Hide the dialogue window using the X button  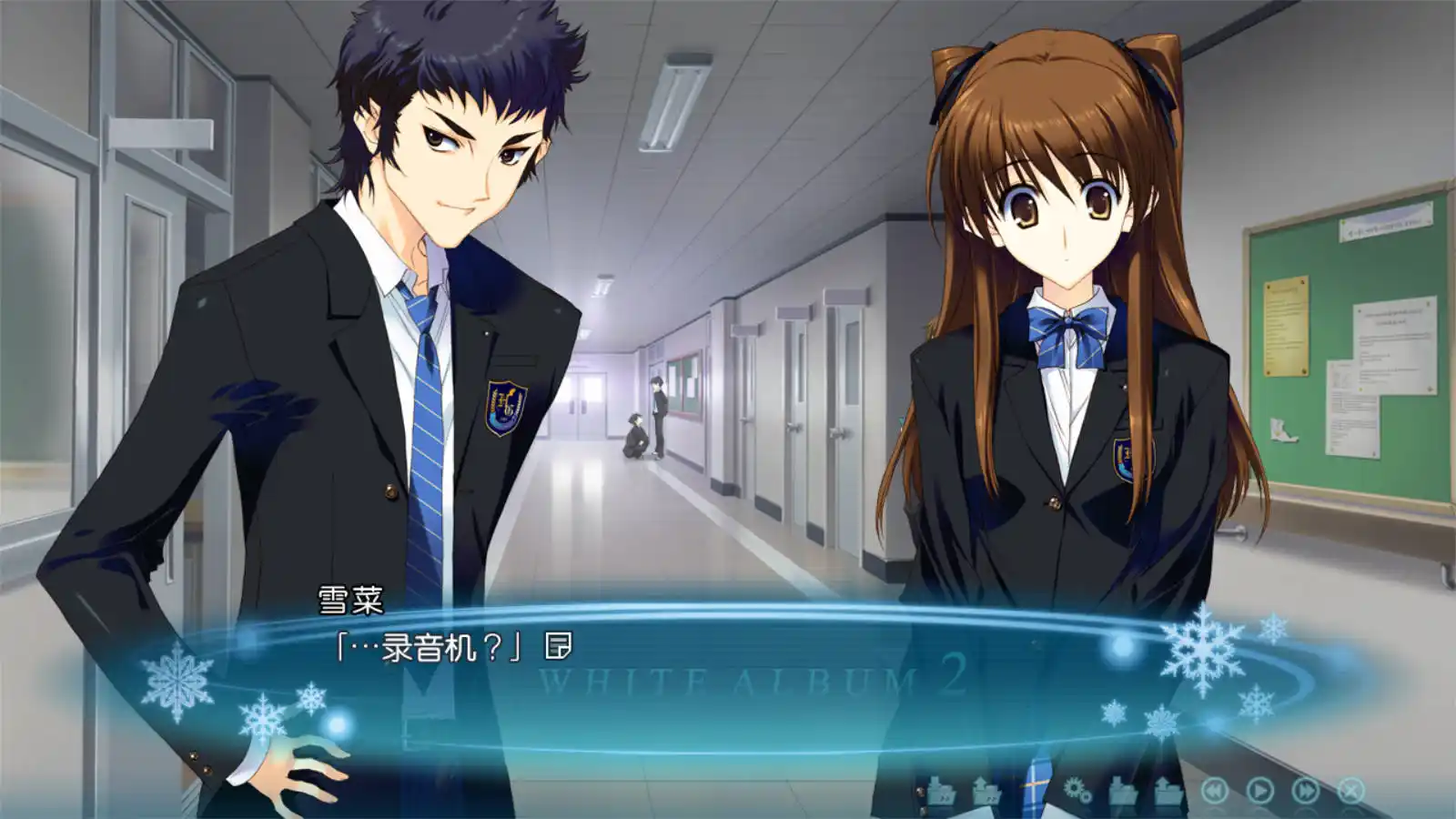pos(1350,790)
